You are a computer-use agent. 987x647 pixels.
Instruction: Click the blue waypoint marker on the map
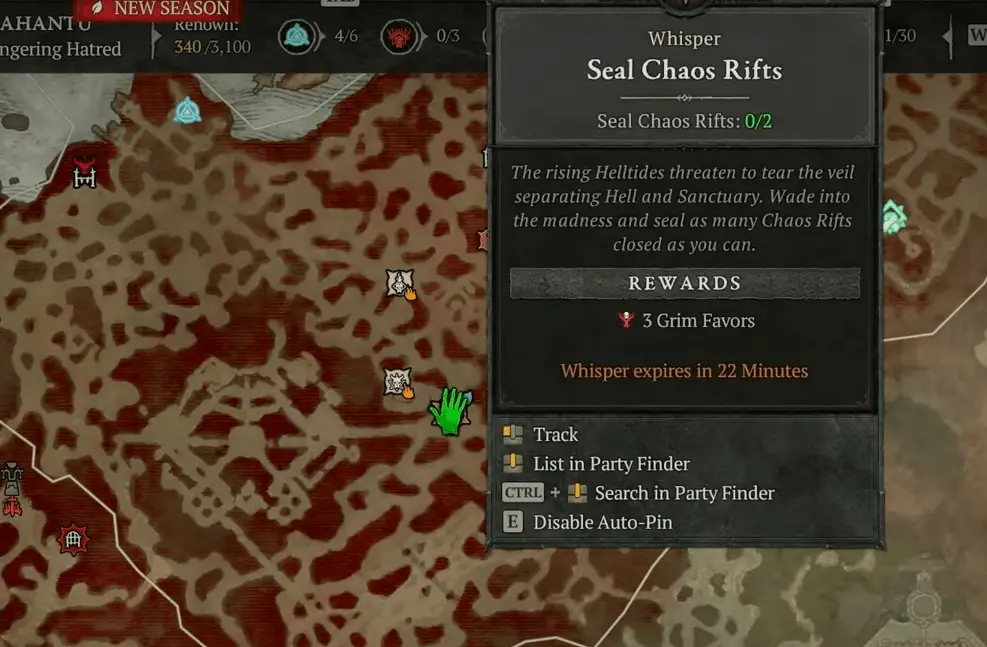(x=187, y=110)
